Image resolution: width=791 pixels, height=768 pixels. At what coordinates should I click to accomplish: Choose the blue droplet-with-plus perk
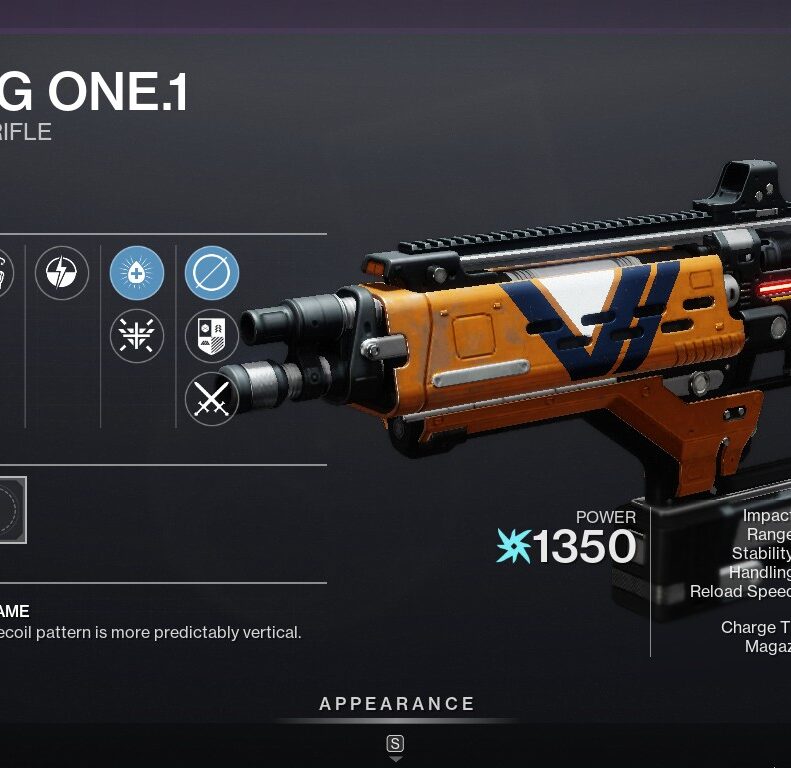[x=137, y=273]
